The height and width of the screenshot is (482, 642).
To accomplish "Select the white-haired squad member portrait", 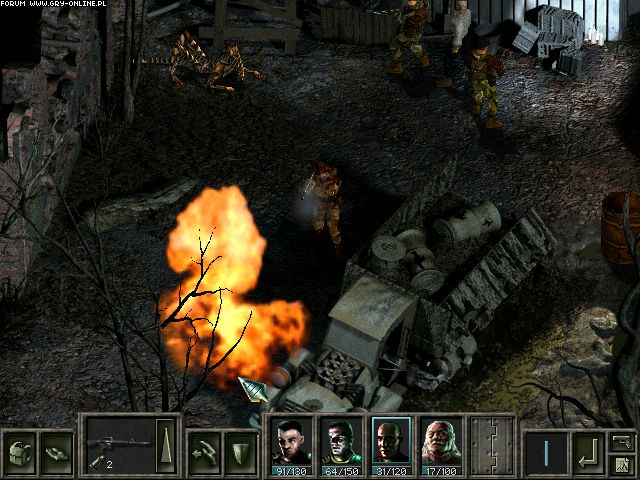I will click(440, 444).
